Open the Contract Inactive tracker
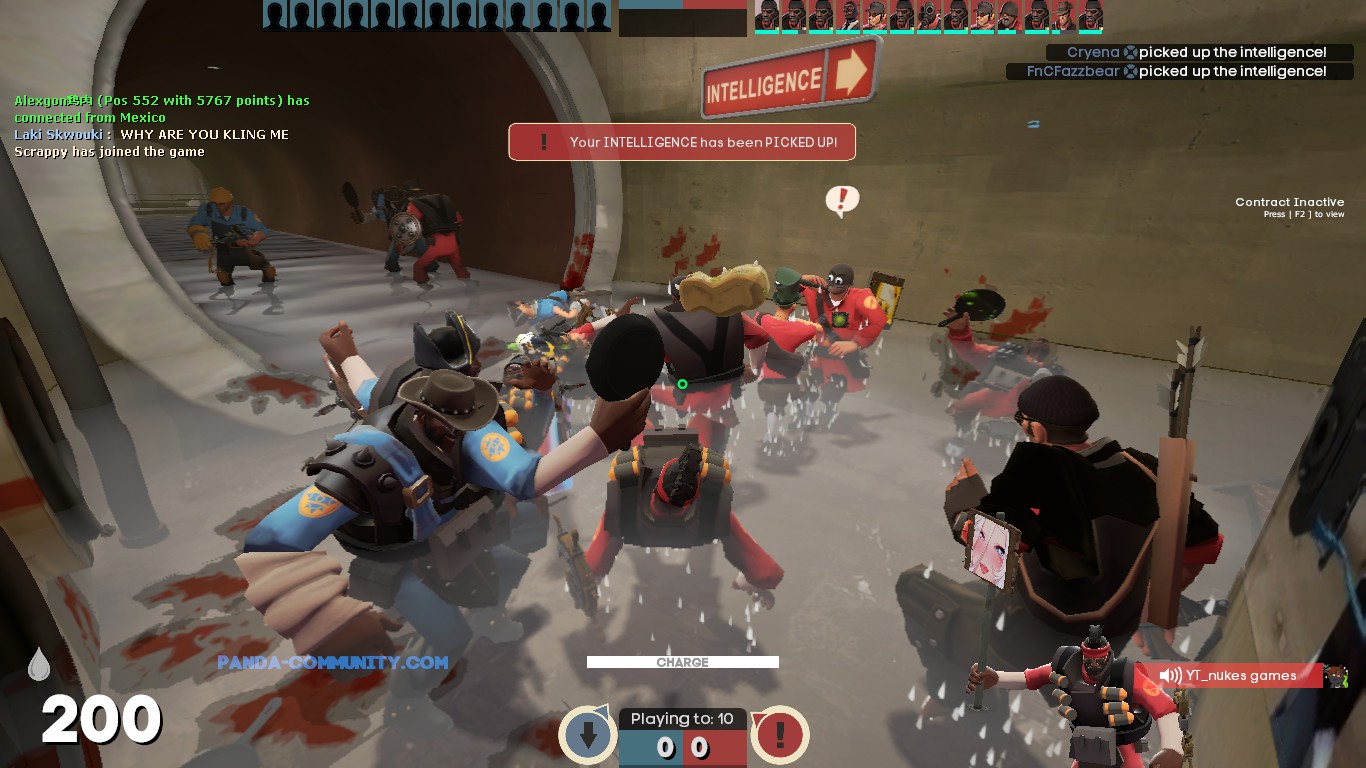This screenshot has height=768, width=1366. tap(1289, 207)
